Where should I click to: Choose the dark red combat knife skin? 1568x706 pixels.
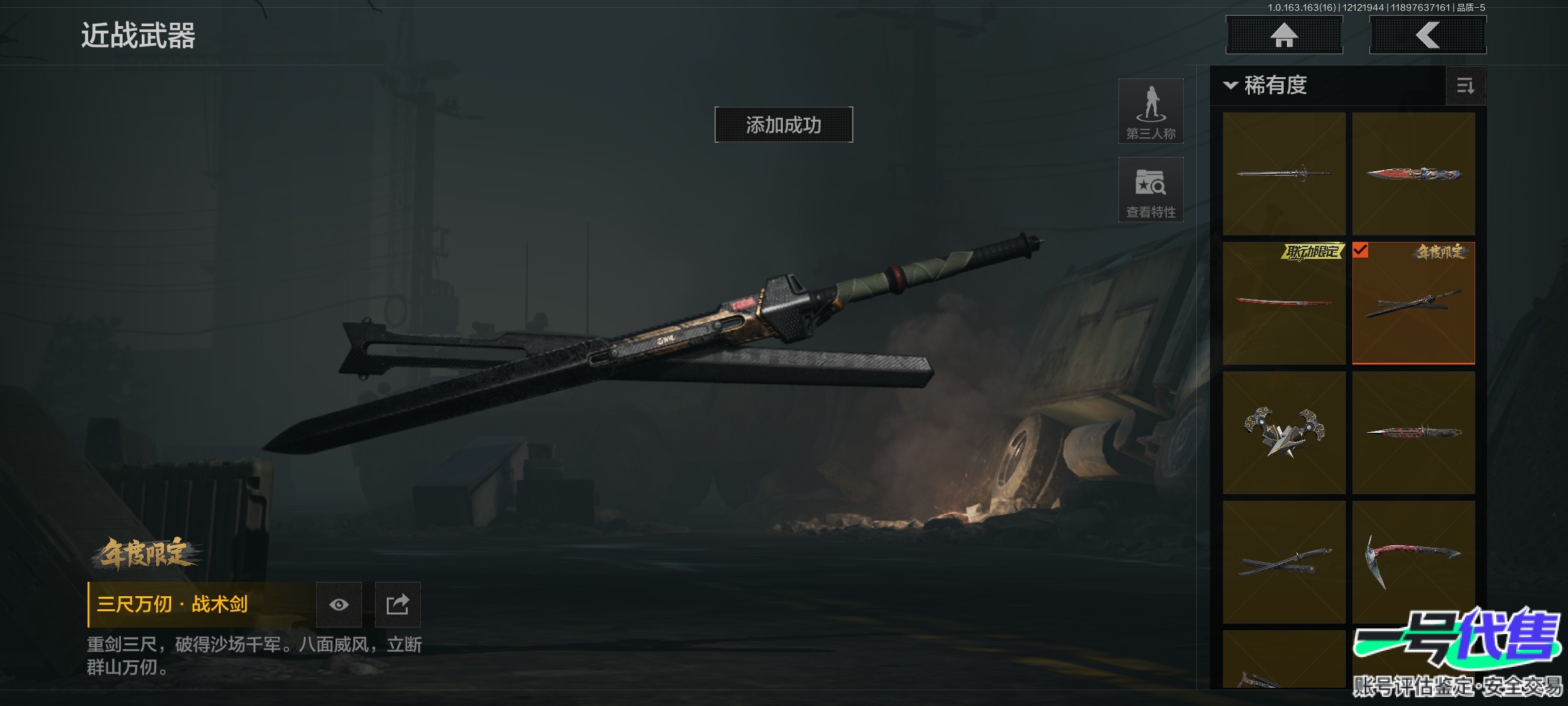[1413, 433]
